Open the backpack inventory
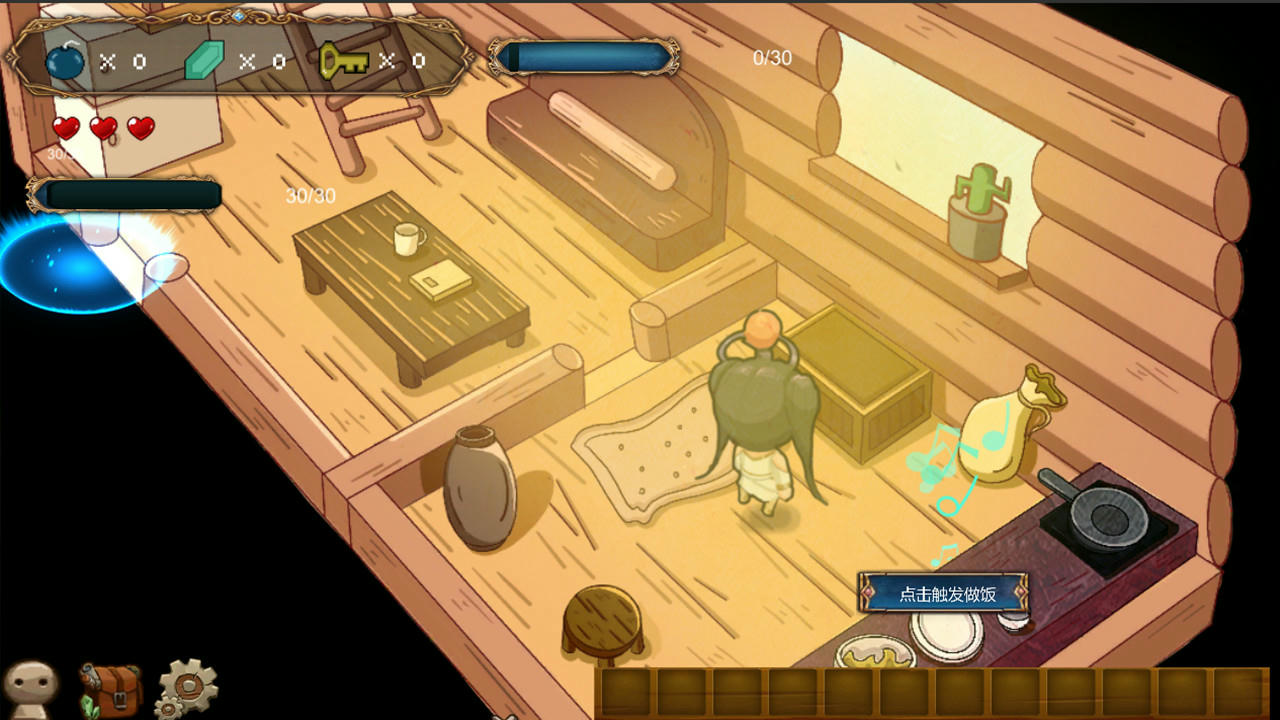Viewport: 1280px width, 720px height. 110,689
